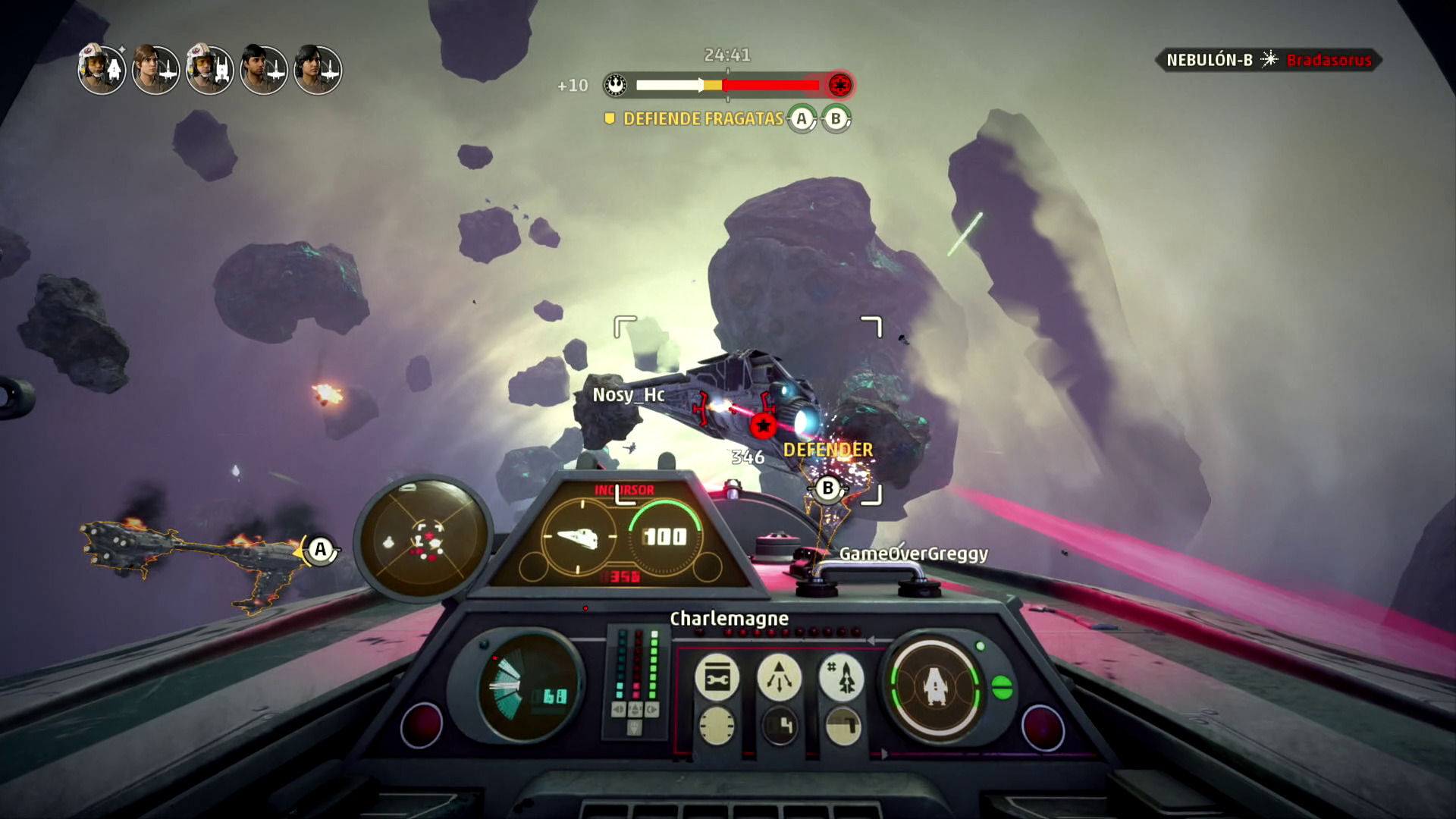Click objective marker B under the DEFENDER label
Image resolution: width=1456 pixels, height=819 pixels.
828,488
